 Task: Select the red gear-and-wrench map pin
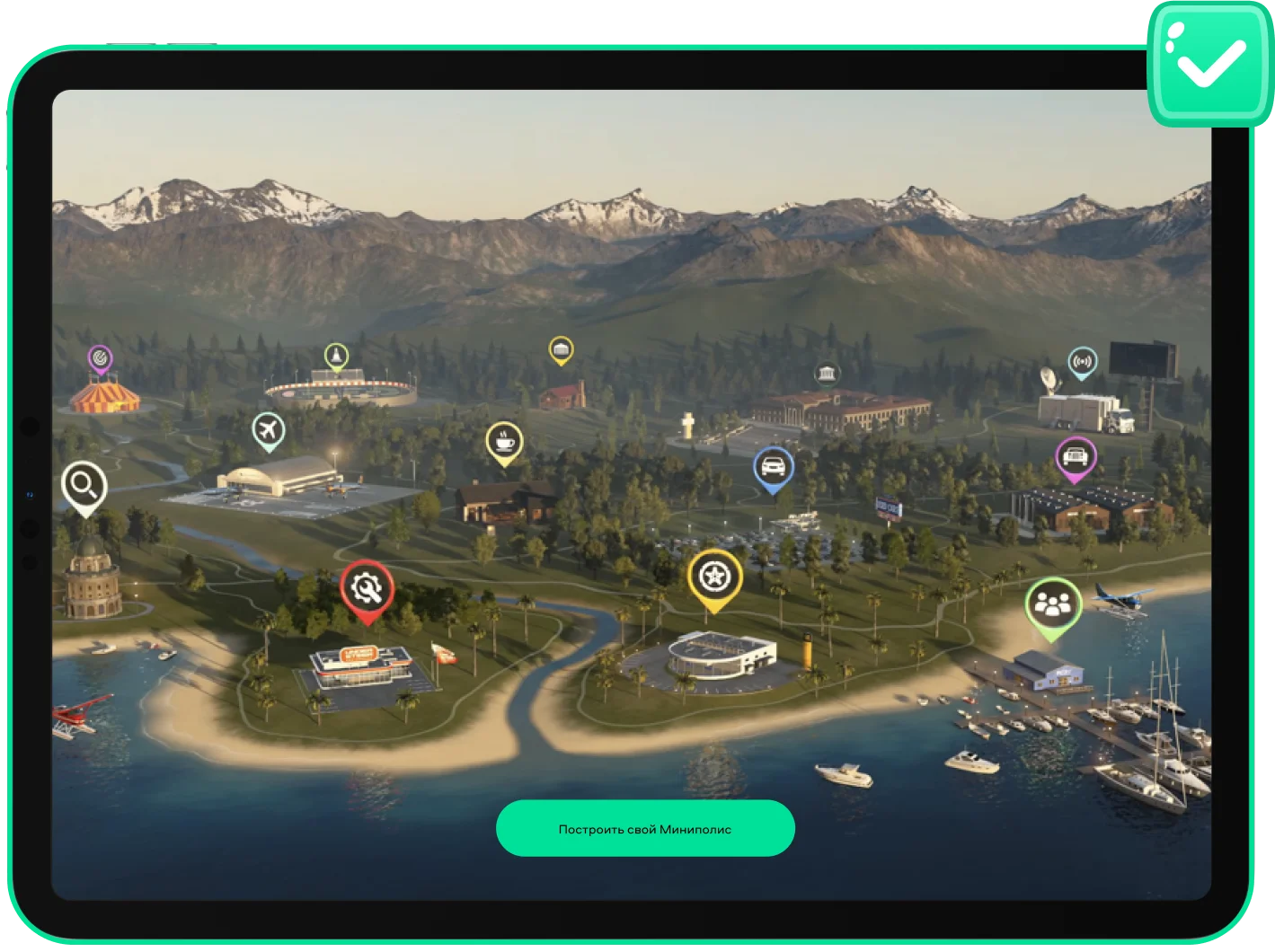point(367,588)
